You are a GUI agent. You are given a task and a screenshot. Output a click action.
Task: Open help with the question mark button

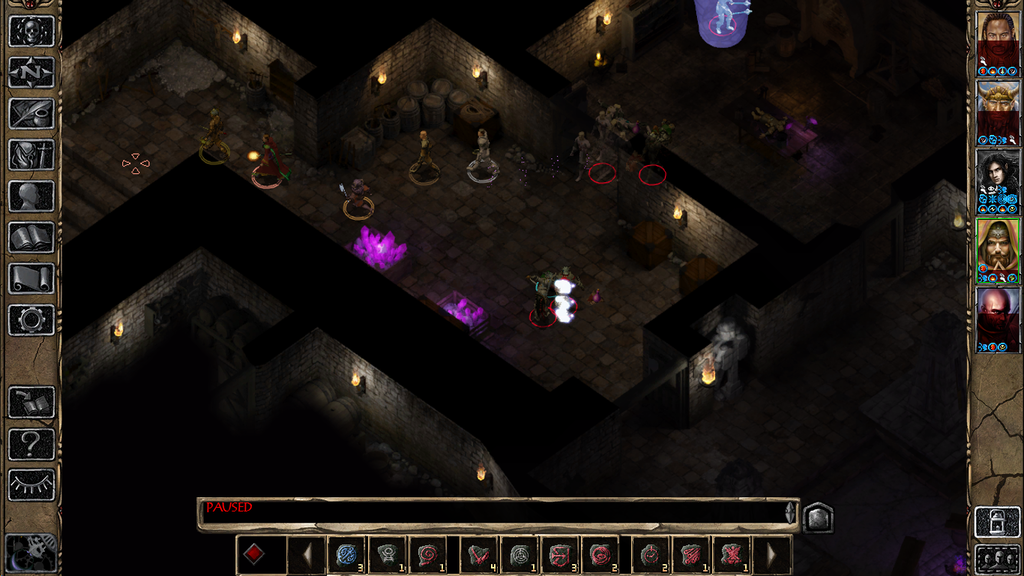click(x=31, y=443)
